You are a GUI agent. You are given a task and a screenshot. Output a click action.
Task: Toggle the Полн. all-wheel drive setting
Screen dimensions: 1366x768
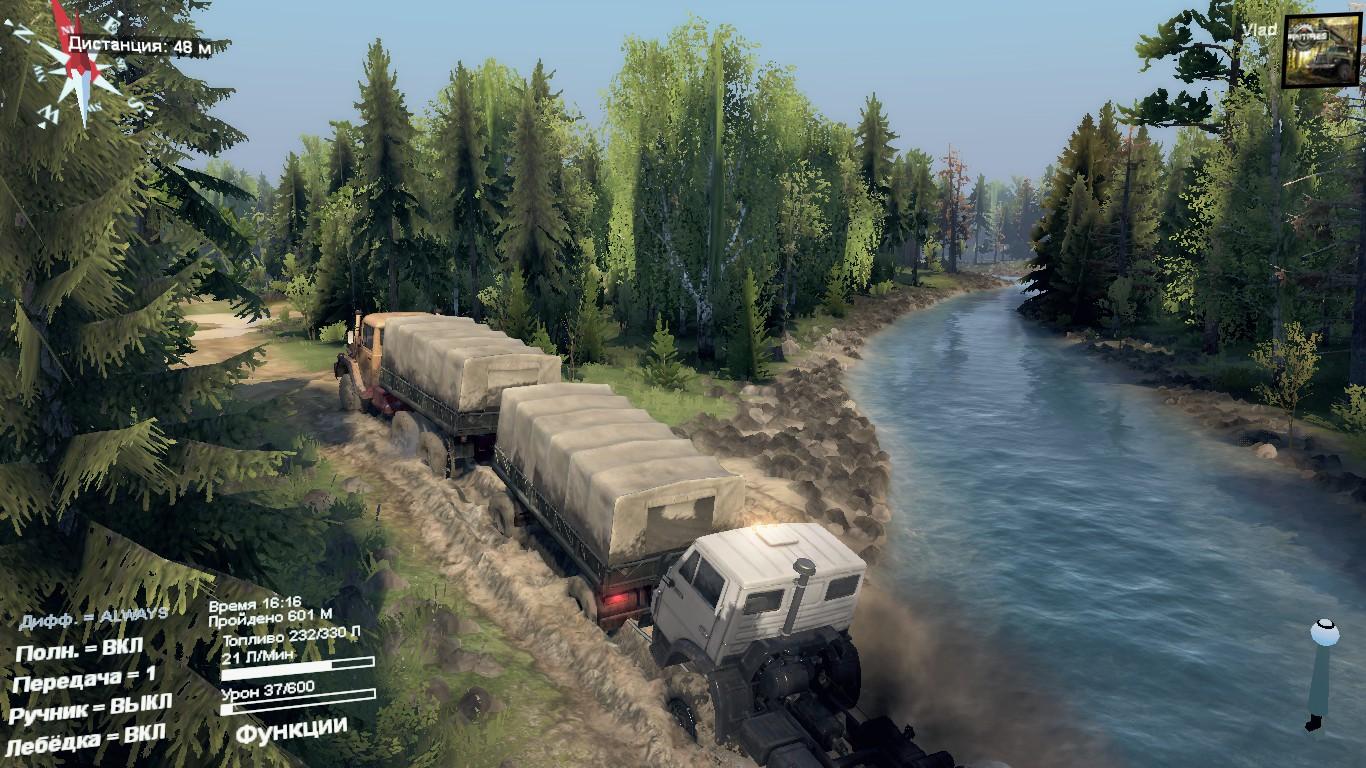pyautogui.click(x=79, y=651)
